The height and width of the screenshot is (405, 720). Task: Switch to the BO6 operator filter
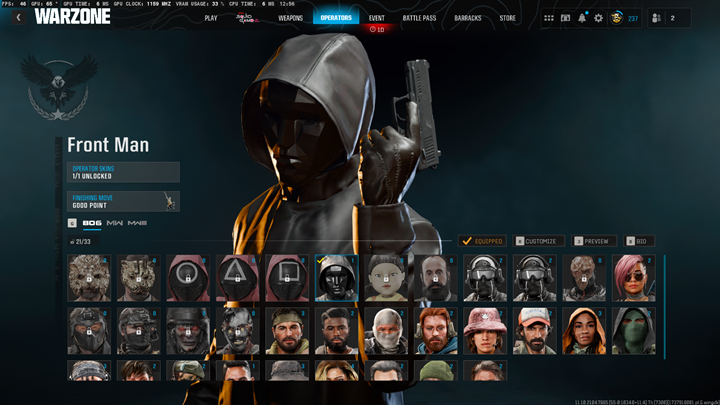click(x=92, y=223)
